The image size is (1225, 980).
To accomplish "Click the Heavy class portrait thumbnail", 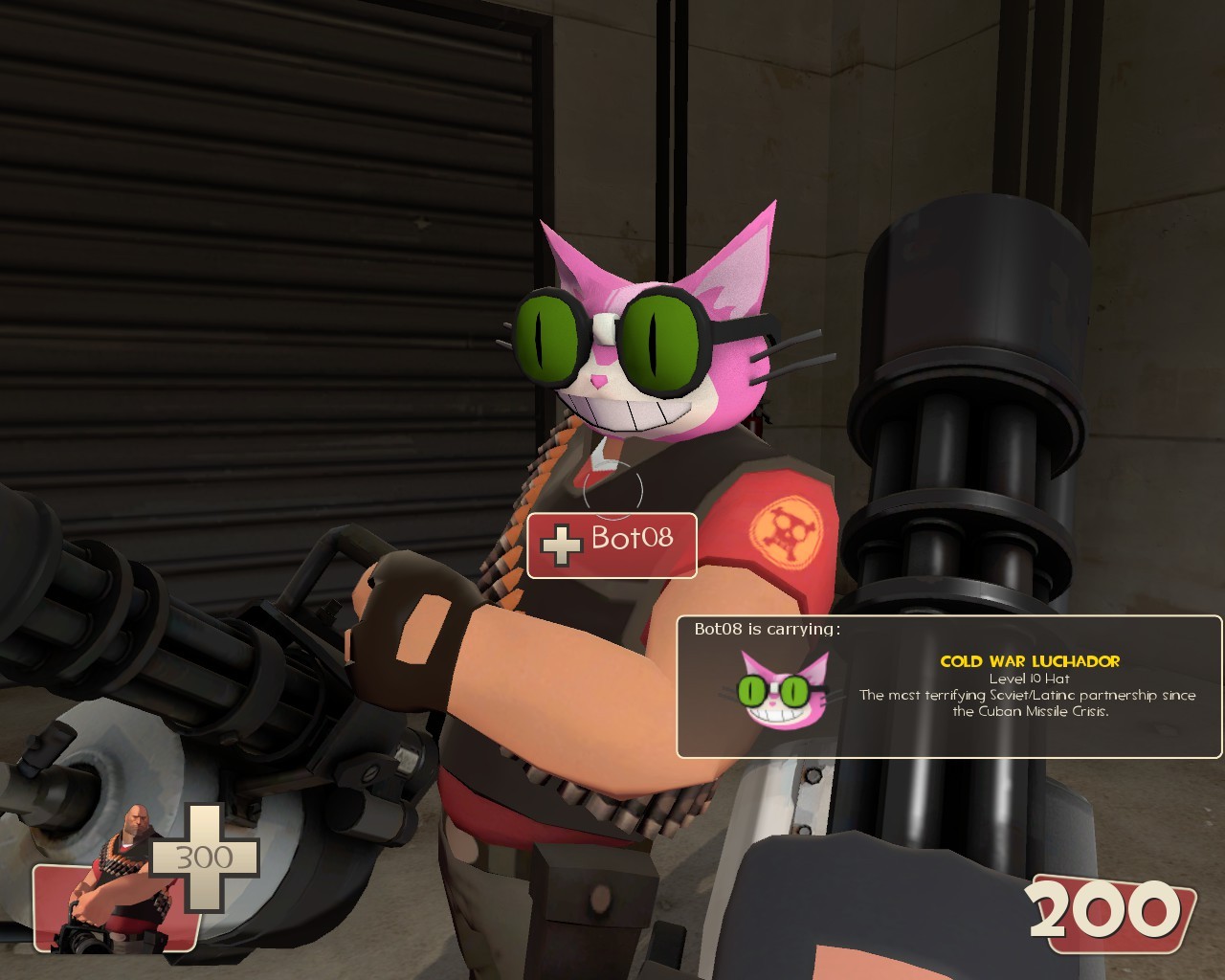I will point(115,904).
